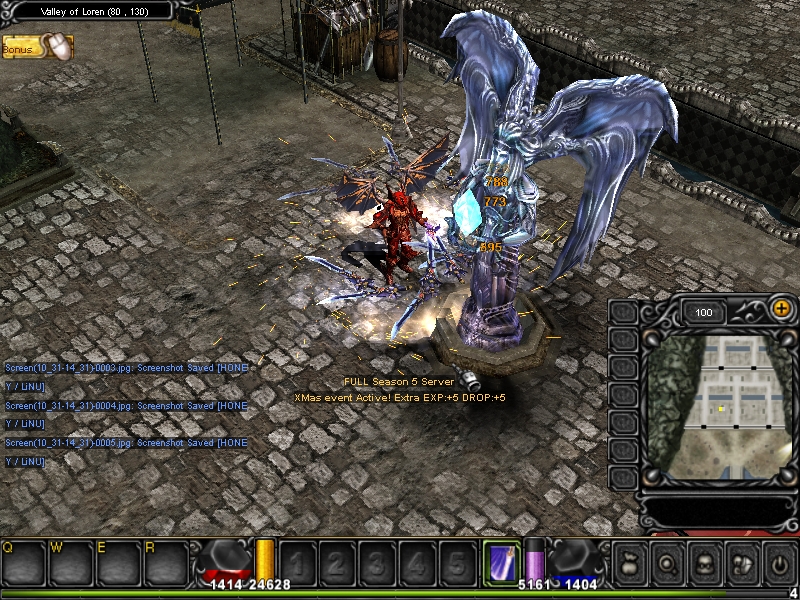
Task: Choose skill hotkey slot 5
Action: coord(455,563)
